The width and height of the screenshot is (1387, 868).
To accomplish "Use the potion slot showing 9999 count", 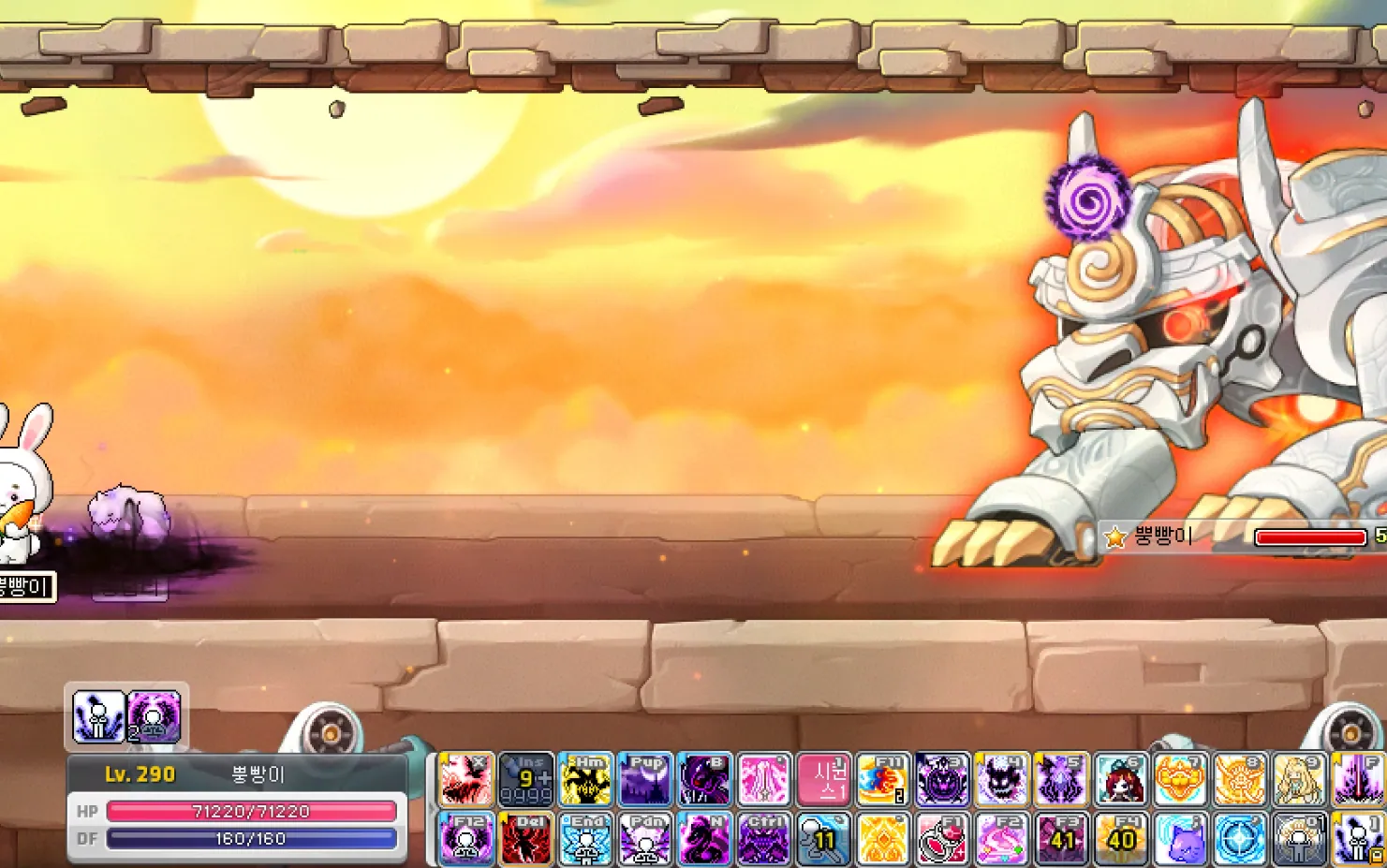I will [525, 779].
